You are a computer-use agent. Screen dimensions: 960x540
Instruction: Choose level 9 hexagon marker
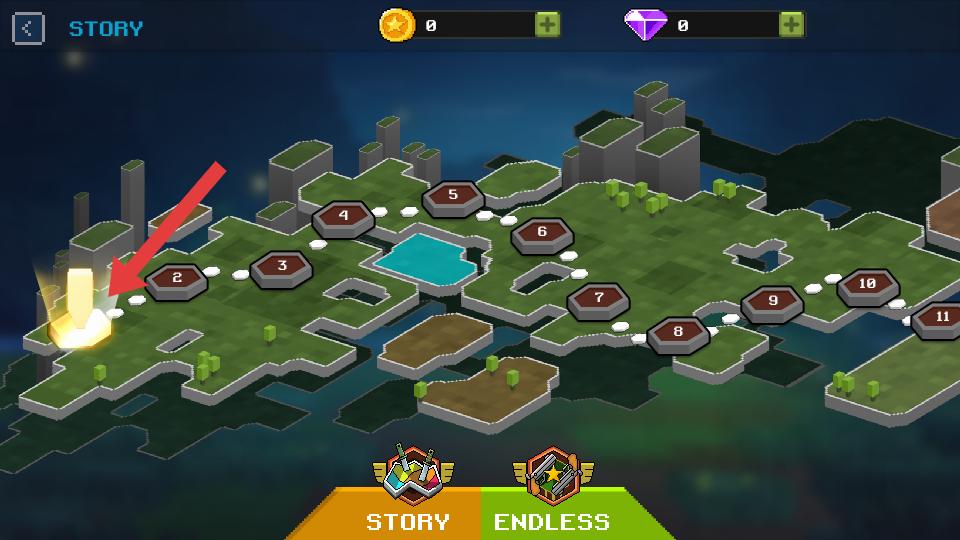(x=772, y=301)
